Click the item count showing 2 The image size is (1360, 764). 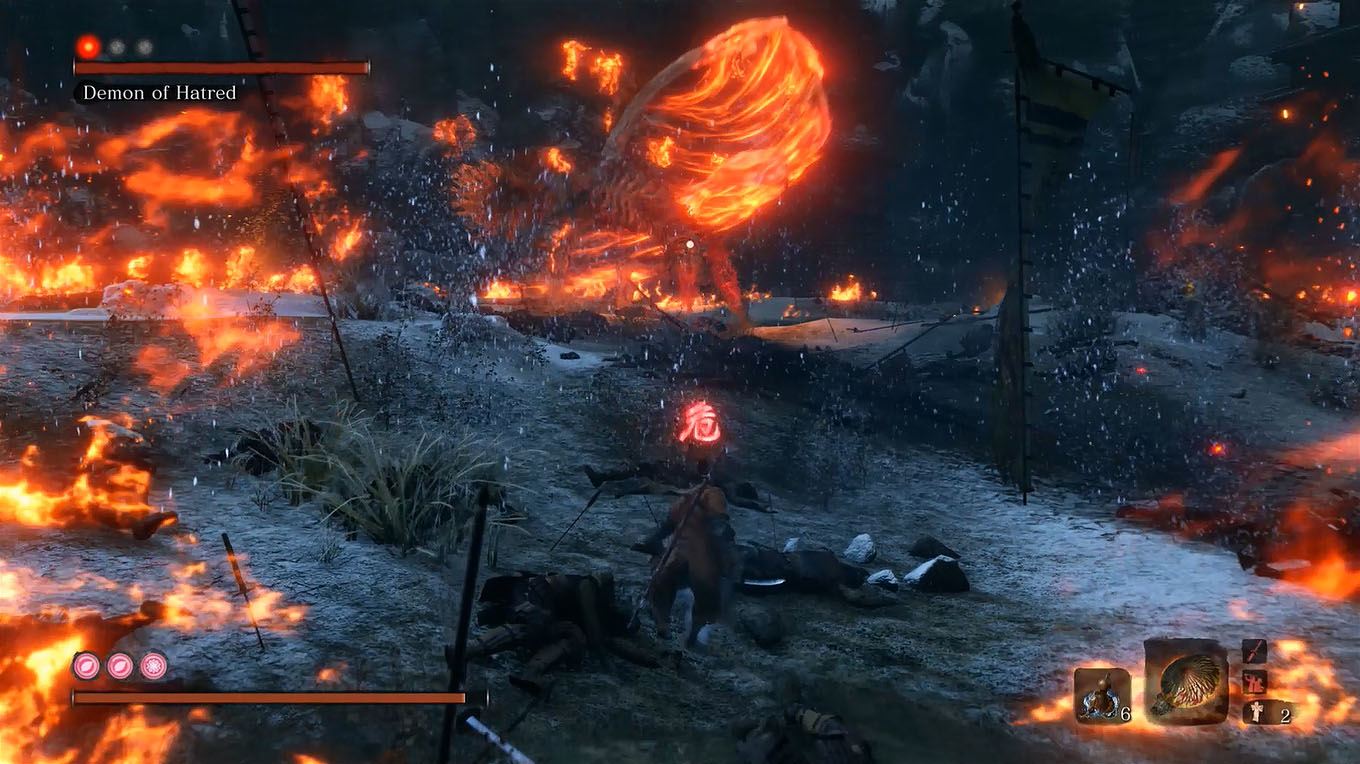[1285, 715]
